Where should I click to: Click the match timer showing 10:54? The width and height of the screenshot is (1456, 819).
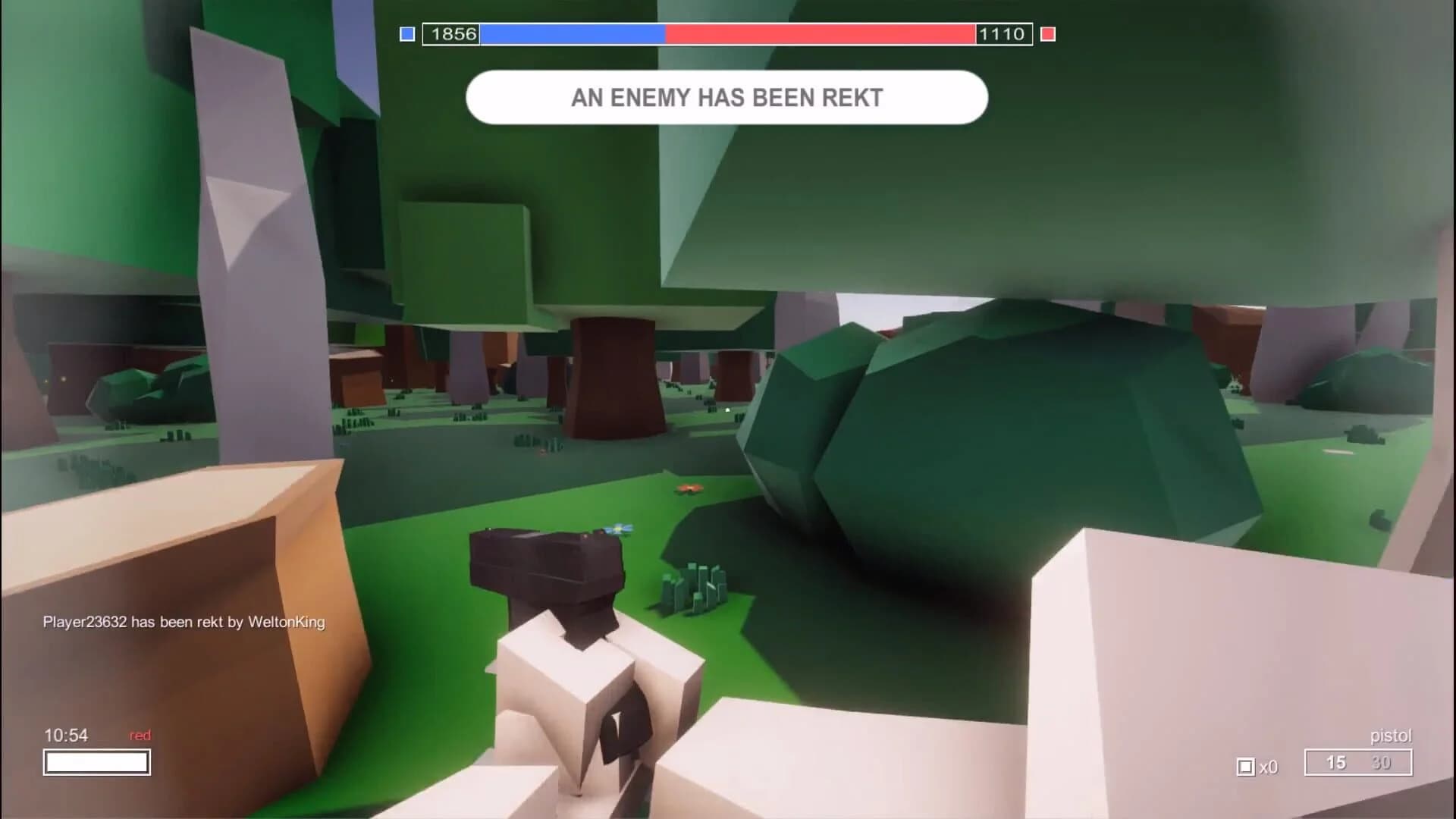click(67, 735)
